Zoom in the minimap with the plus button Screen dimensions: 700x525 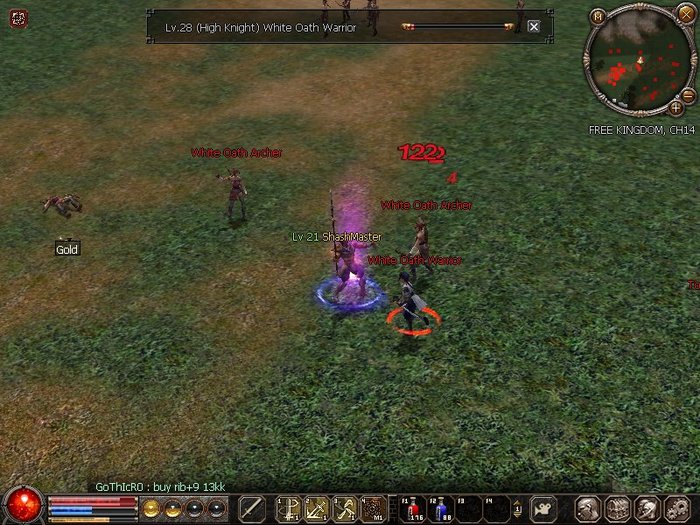[675, 107]
